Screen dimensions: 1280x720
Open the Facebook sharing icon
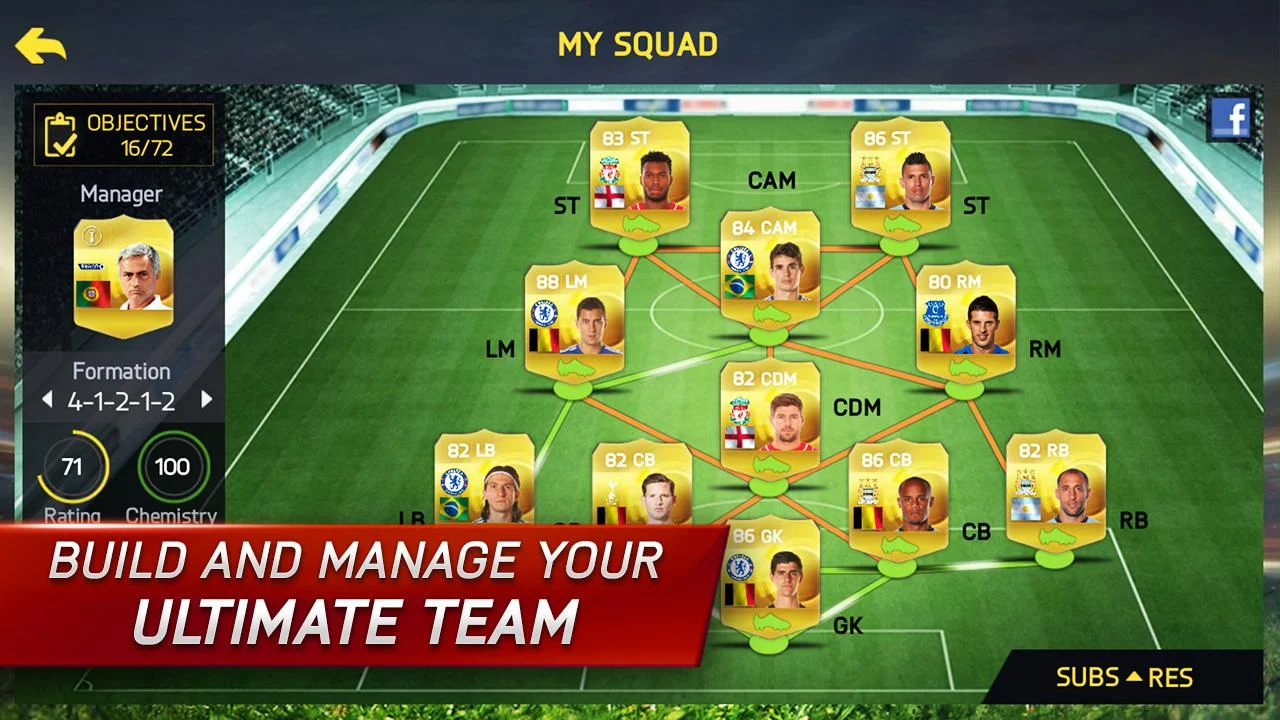[1233, 117]
